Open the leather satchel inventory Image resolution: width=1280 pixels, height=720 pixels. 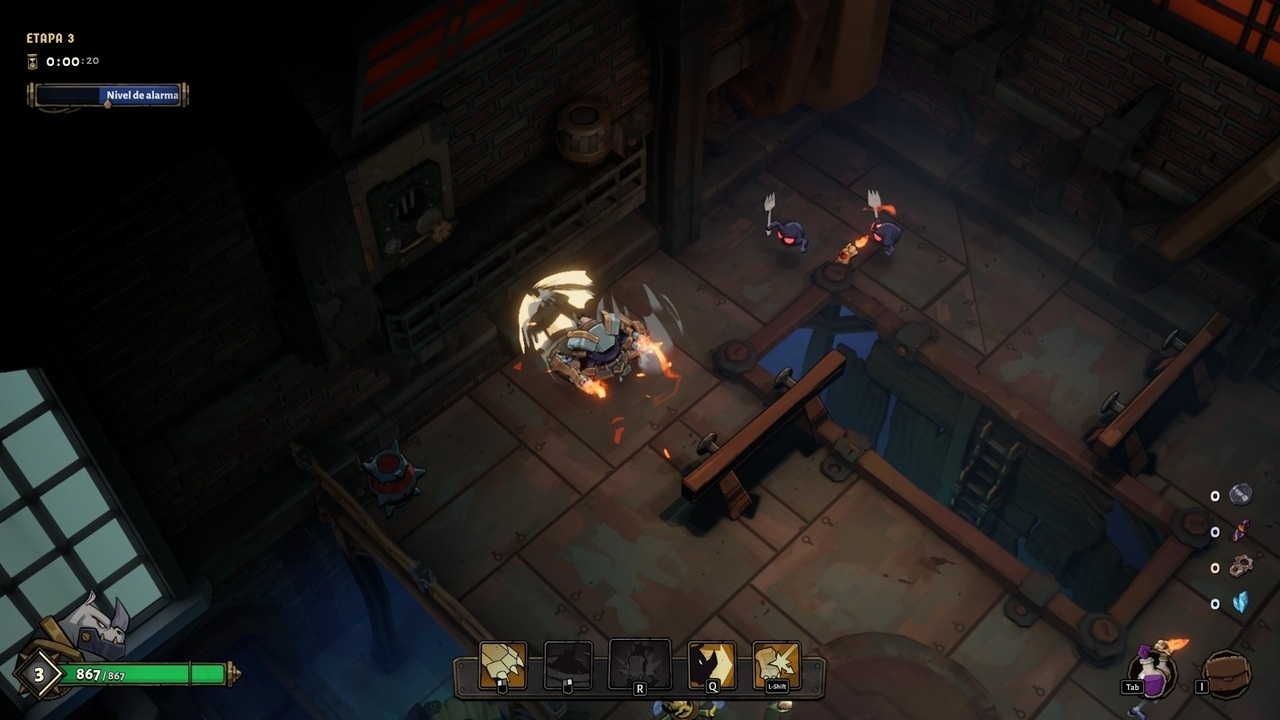pyautogui.click(x=1227, y=674)
